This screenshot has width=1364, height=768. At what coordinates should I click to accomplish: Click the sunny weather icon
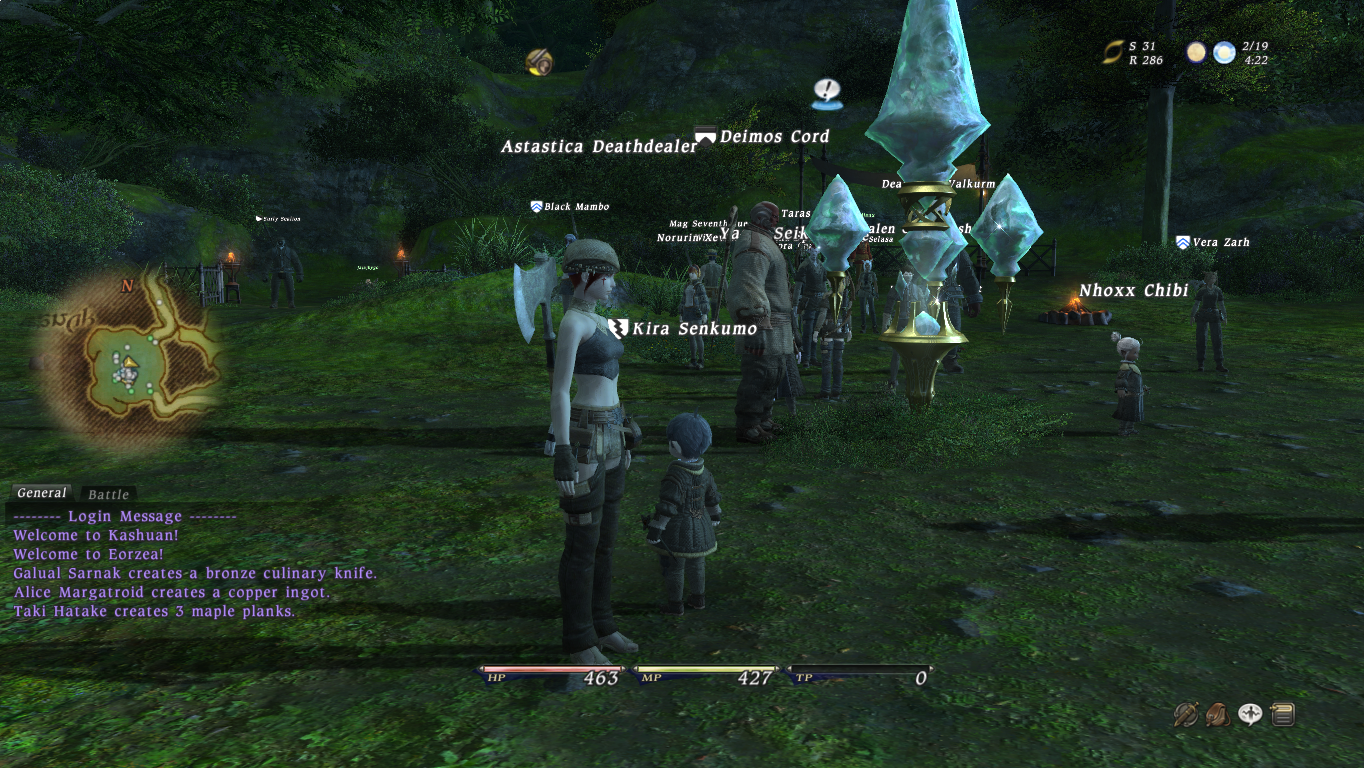click(1224, 52)
